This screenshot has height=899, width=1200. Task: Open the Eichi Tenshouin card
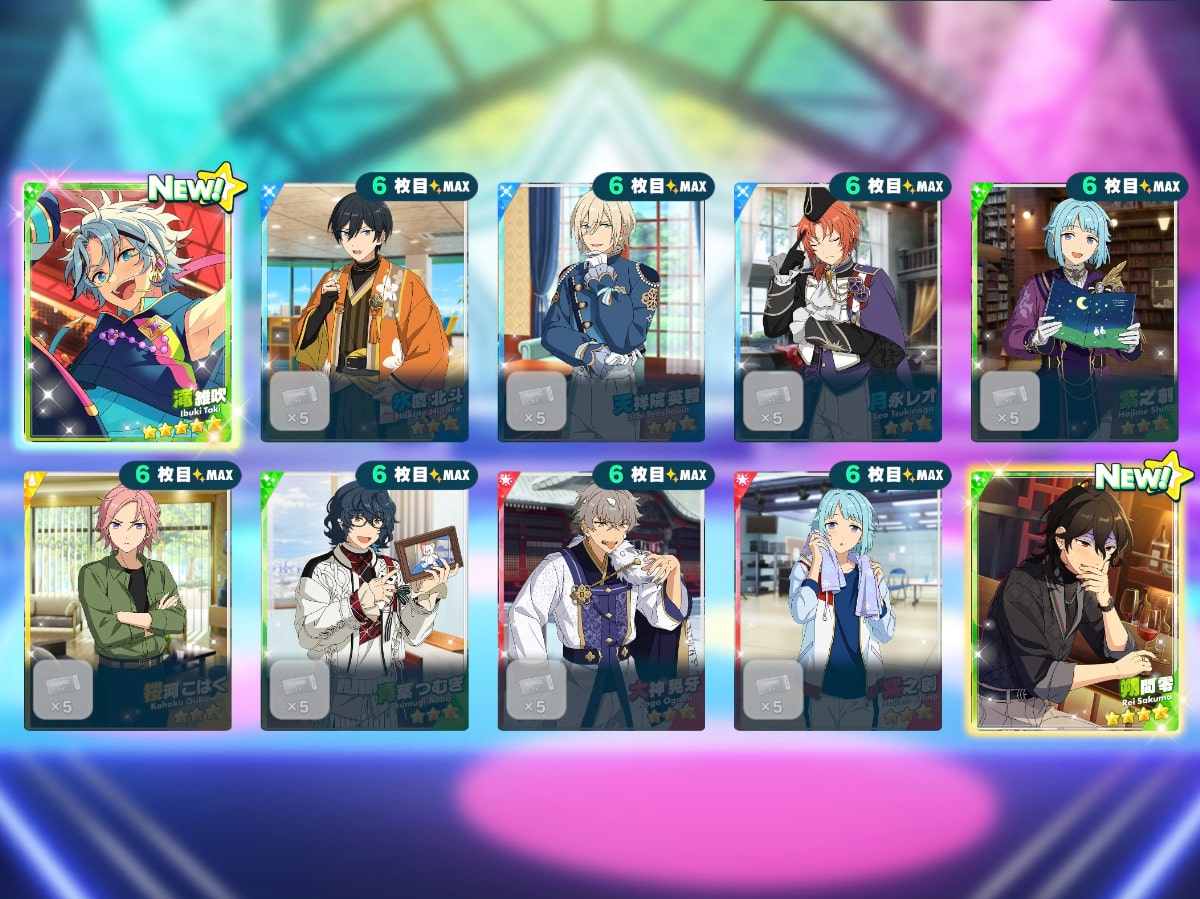click(x=601, y=311)
